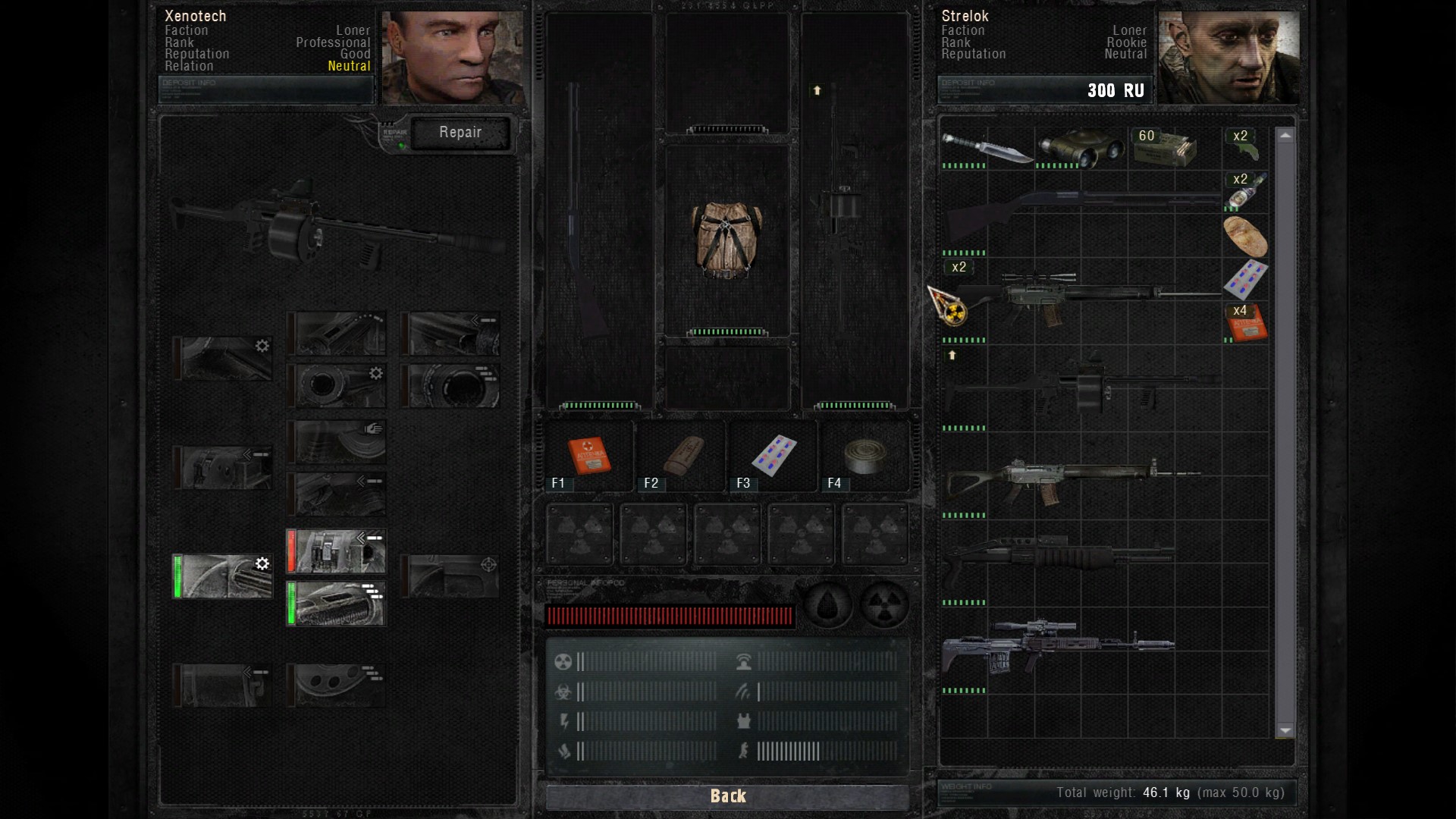Choose the highlighted upgrade with gear icon
Screen dimensions: 1456x819
coord(223,576)
